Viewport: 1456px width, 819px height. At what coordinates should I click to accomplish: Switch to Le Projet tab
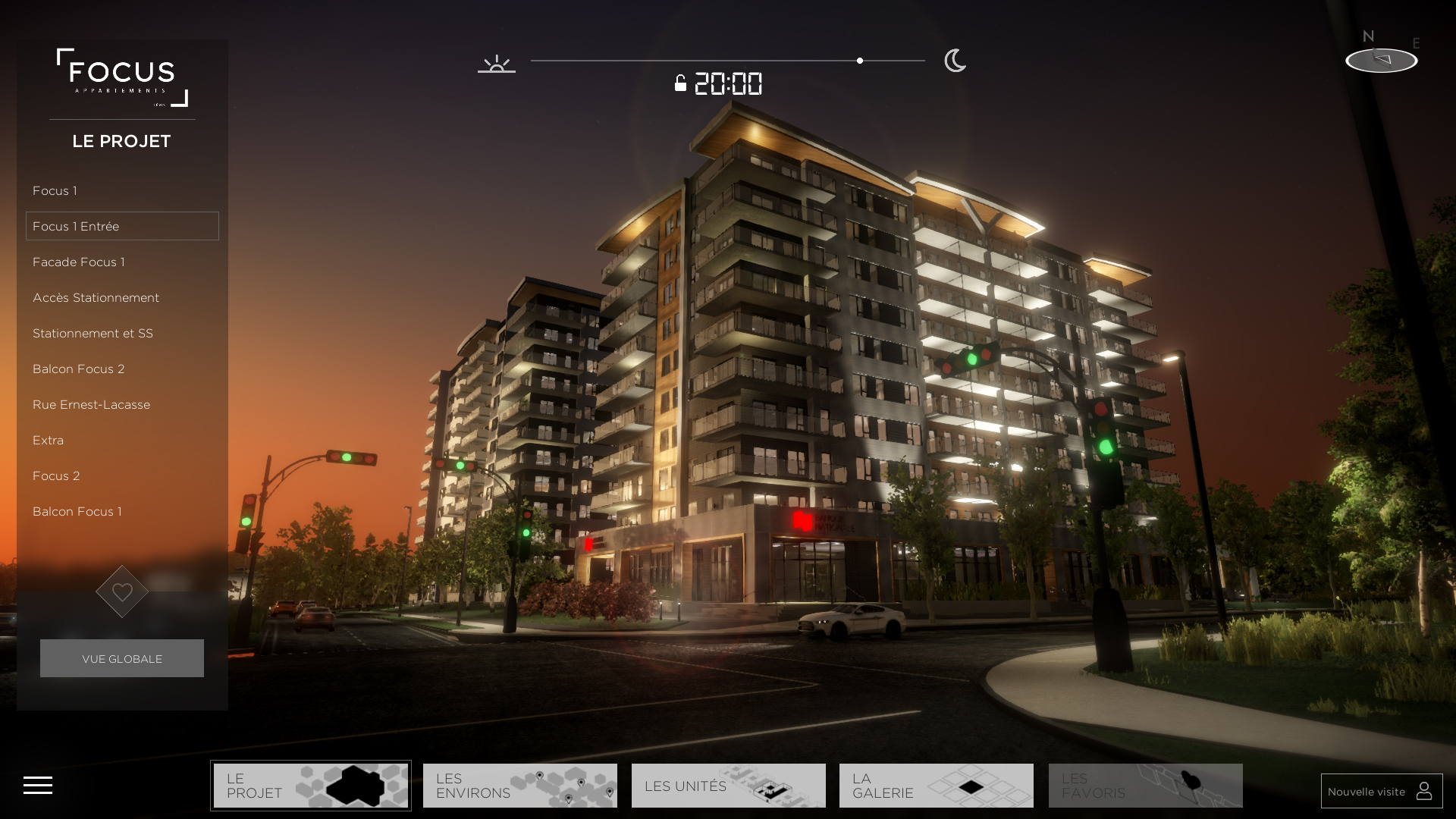click(x=311, y=786)
